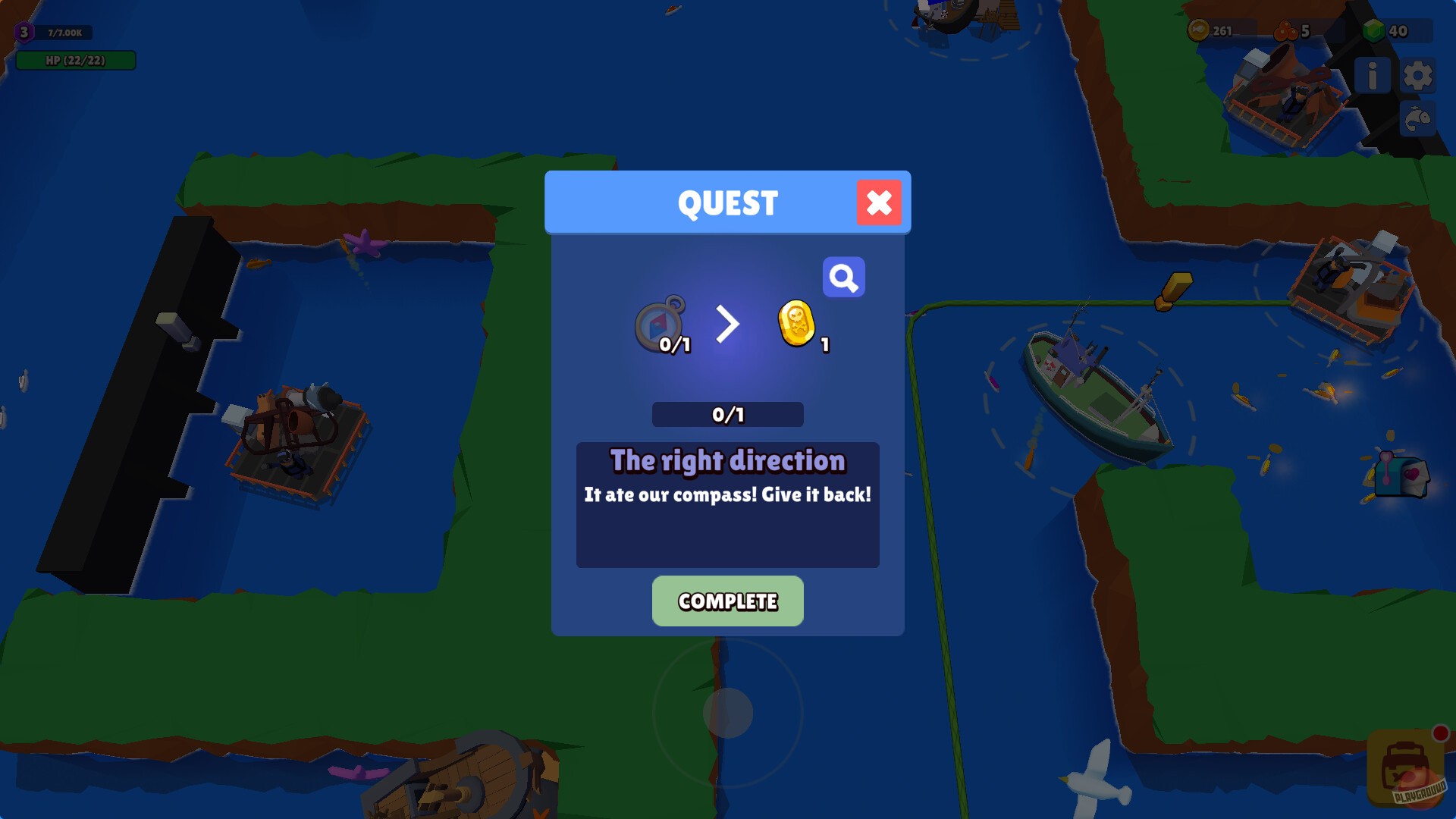The height and width of the screenshot is (819, 1456).
Task: Open the magnifier search in the Quest dialog
Action: click(x=844, y=277)
